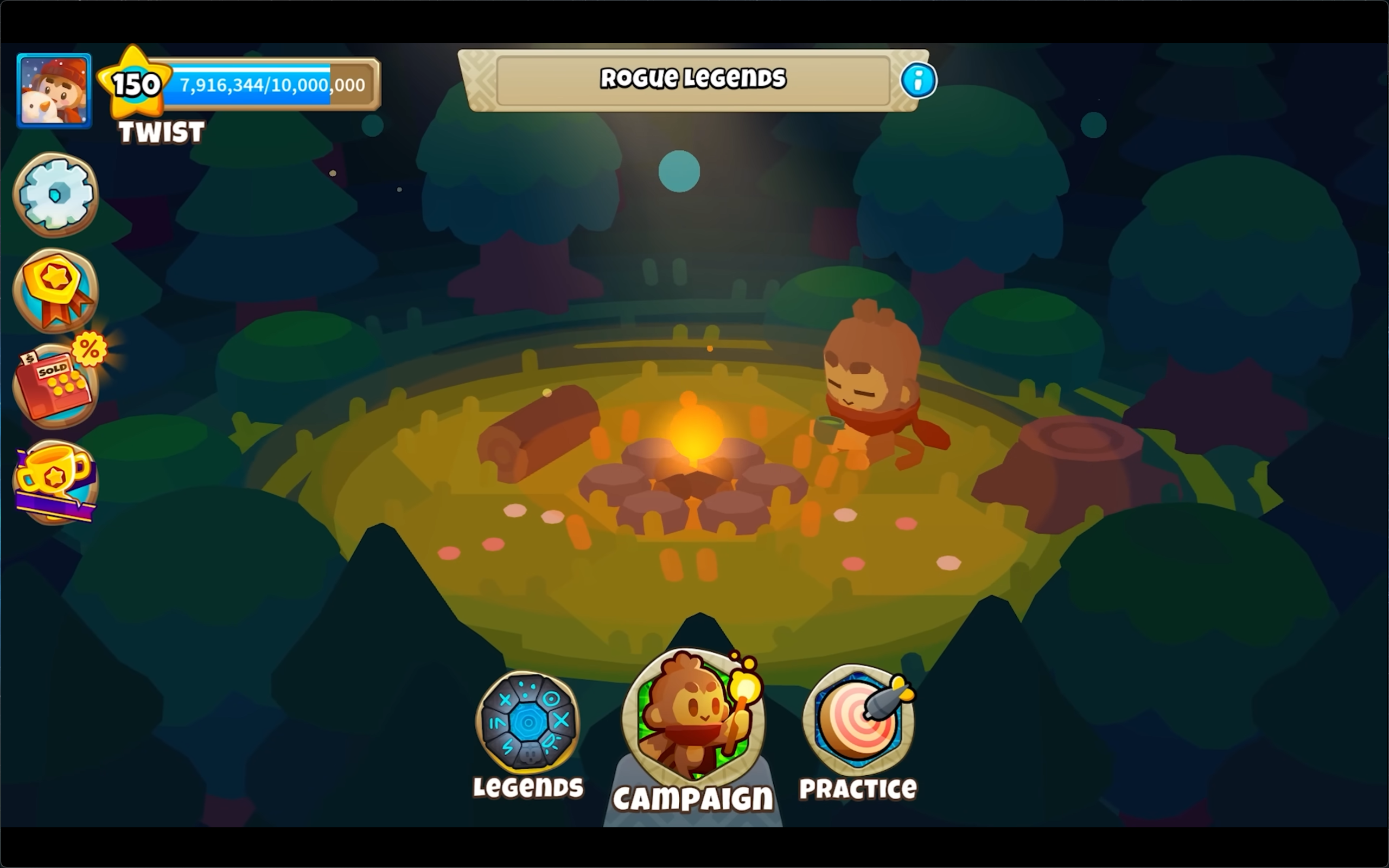Select the Rogue Legends title banner
The height and width of the screenshot is (868, 1389).
694,78
